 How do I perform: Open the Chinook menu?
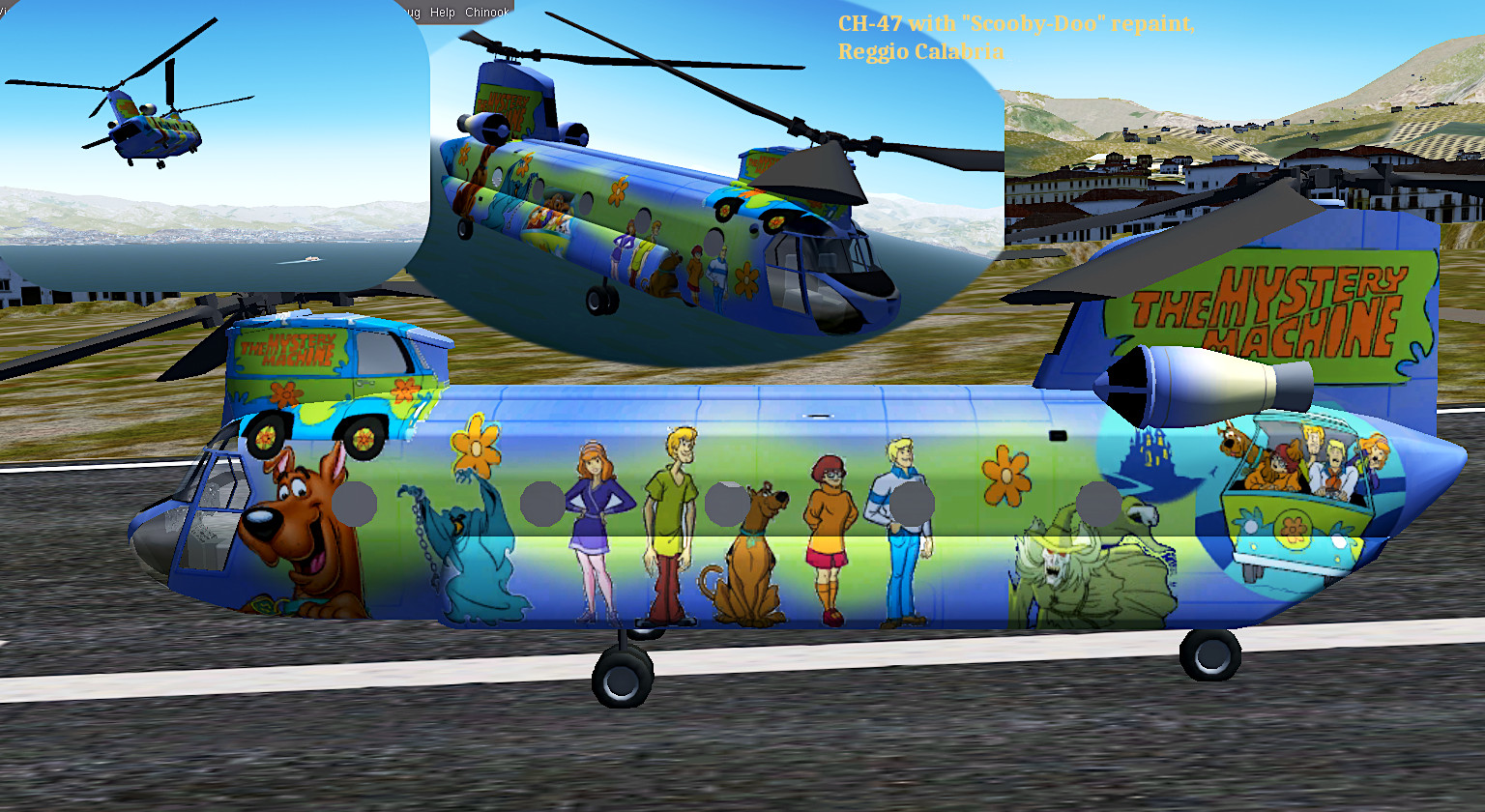[486, 12]
